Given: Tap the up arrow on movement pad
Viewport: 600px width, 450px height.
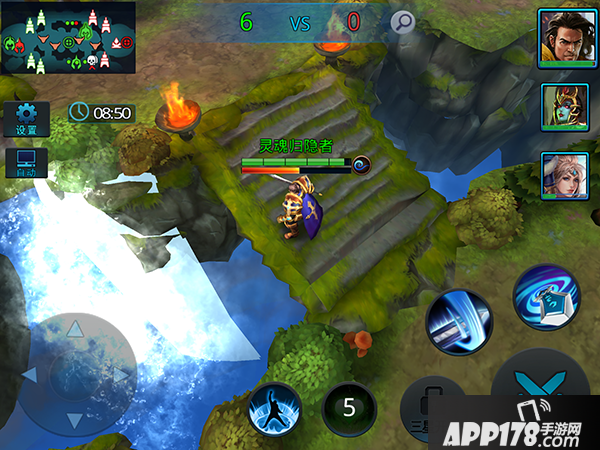Looking at the screenshot, I should click(75, 329).
